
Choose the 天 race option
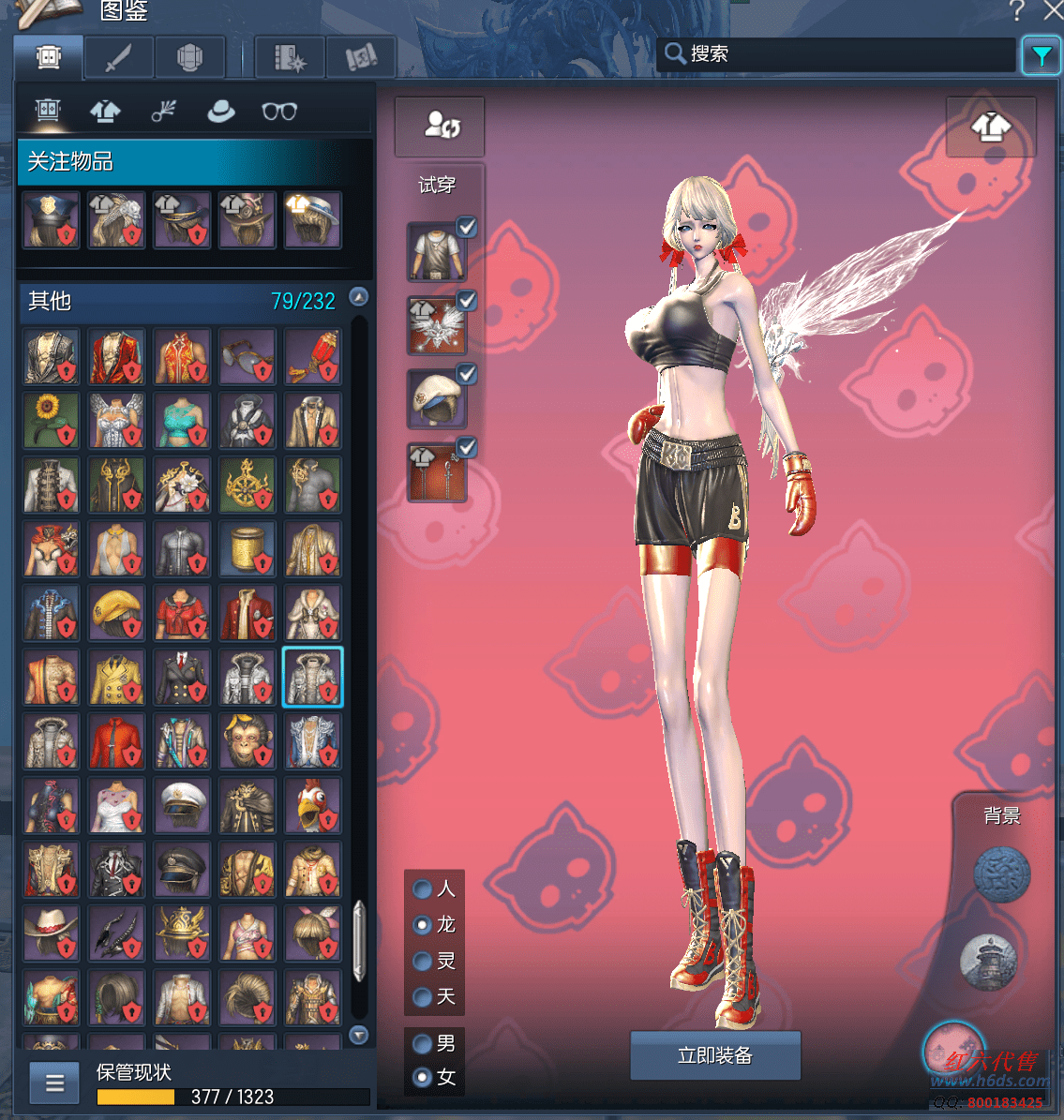[424, 996]
